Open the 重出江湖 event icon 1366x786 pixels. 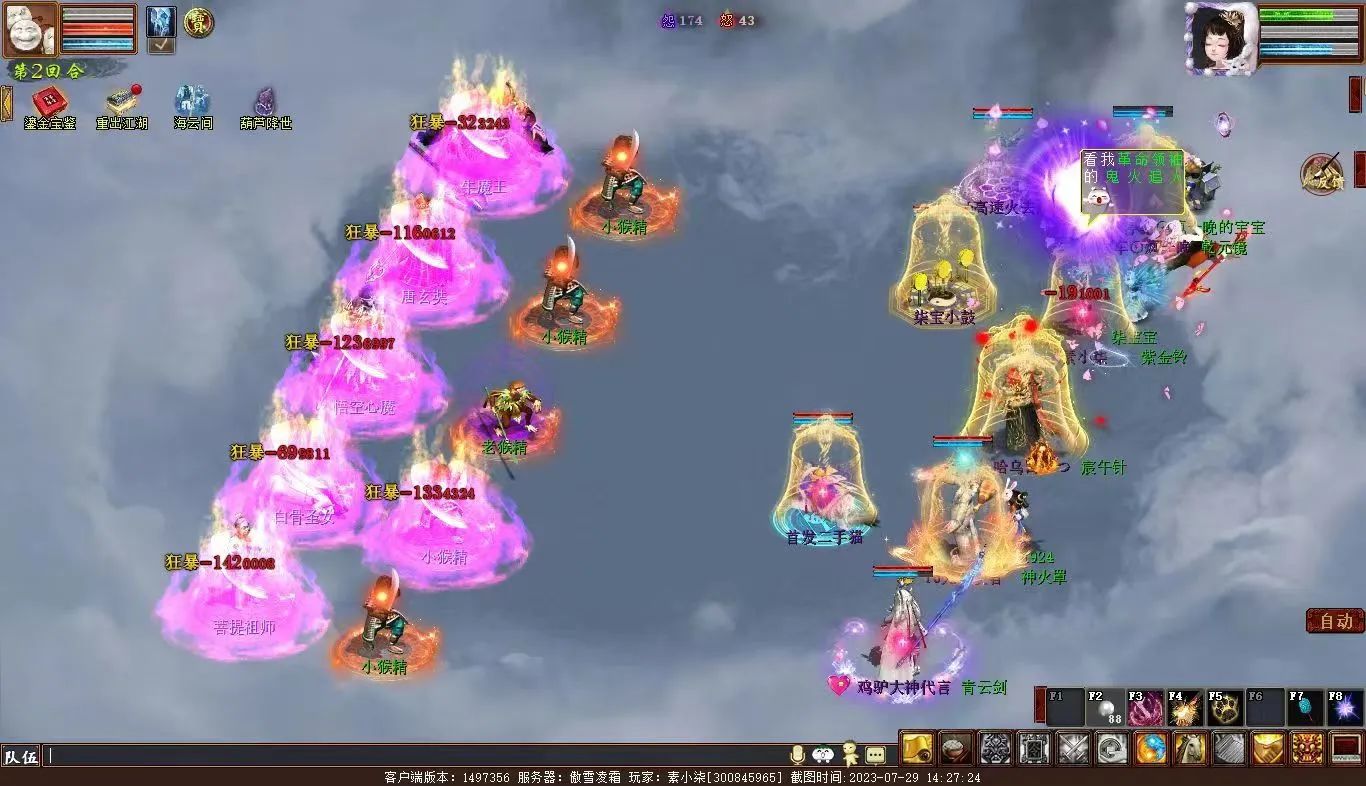point(122,102)
